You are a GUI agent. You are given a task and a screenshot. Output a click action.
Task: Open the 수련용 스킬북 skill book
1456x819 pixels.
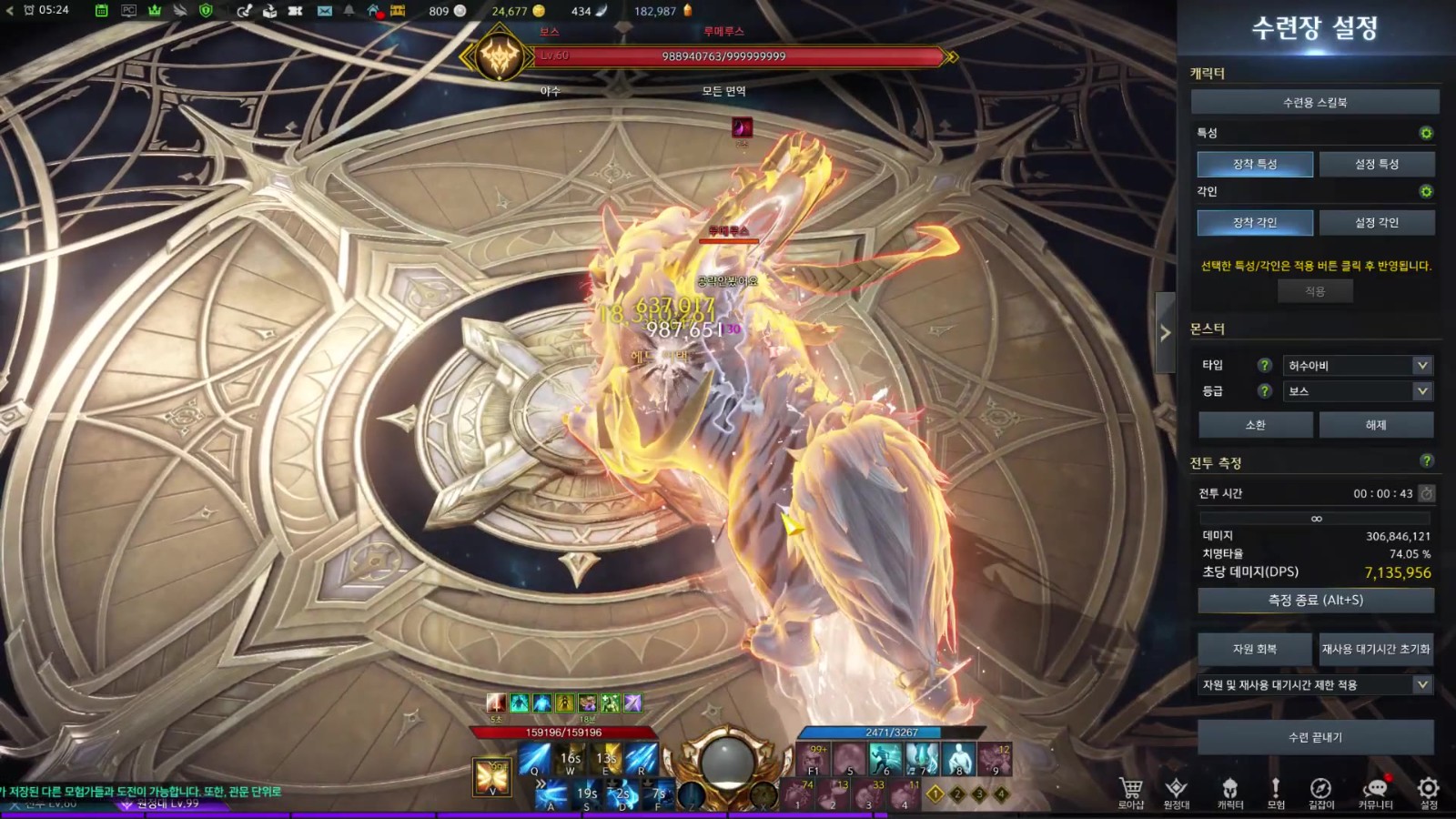click(x=1315, y=102)
